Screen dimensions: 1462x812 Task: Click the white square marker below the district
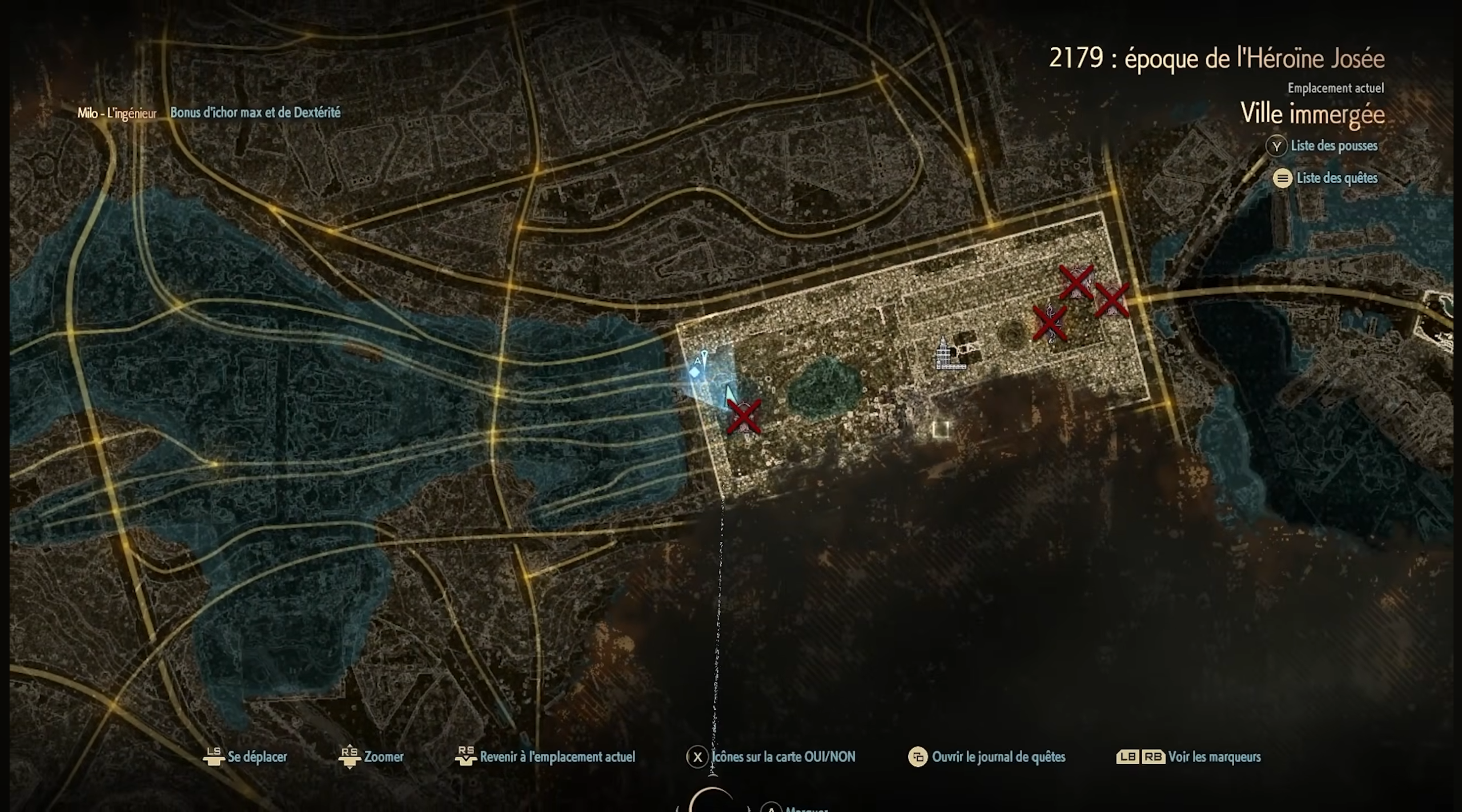click(x=941, y=429)
